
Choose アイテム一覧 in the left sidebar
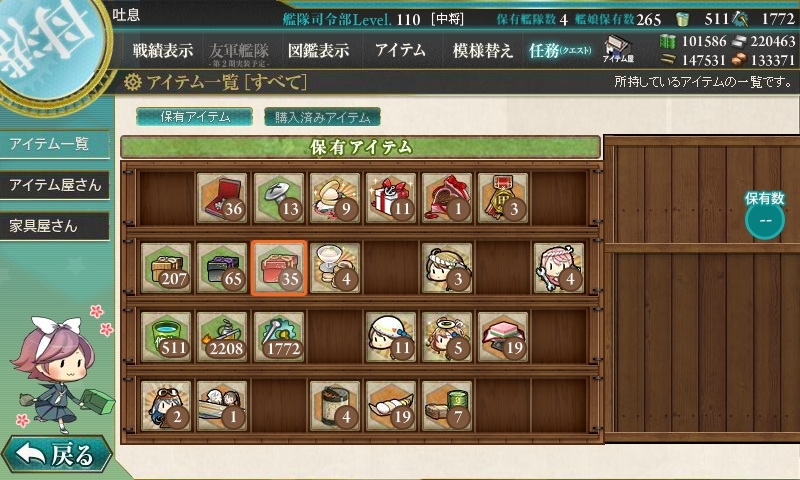pos(50,144)
